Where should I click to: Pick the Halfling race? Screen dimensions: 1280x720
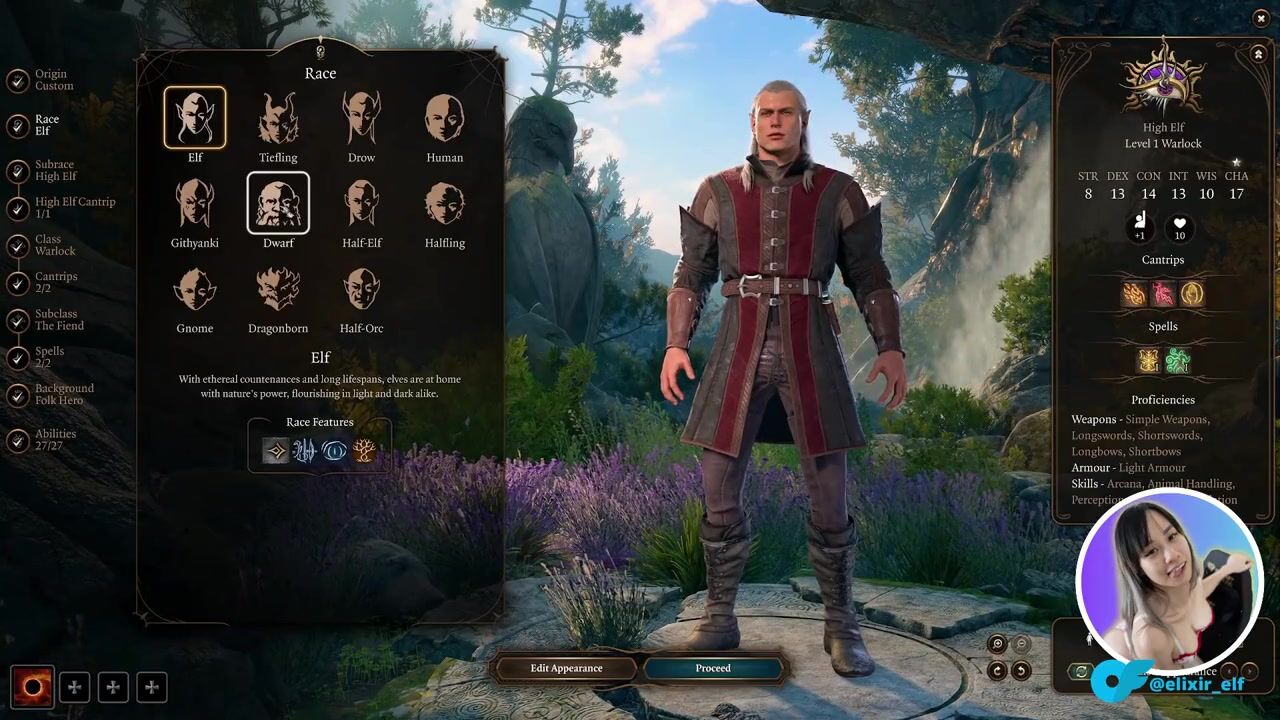pos(444,203)
